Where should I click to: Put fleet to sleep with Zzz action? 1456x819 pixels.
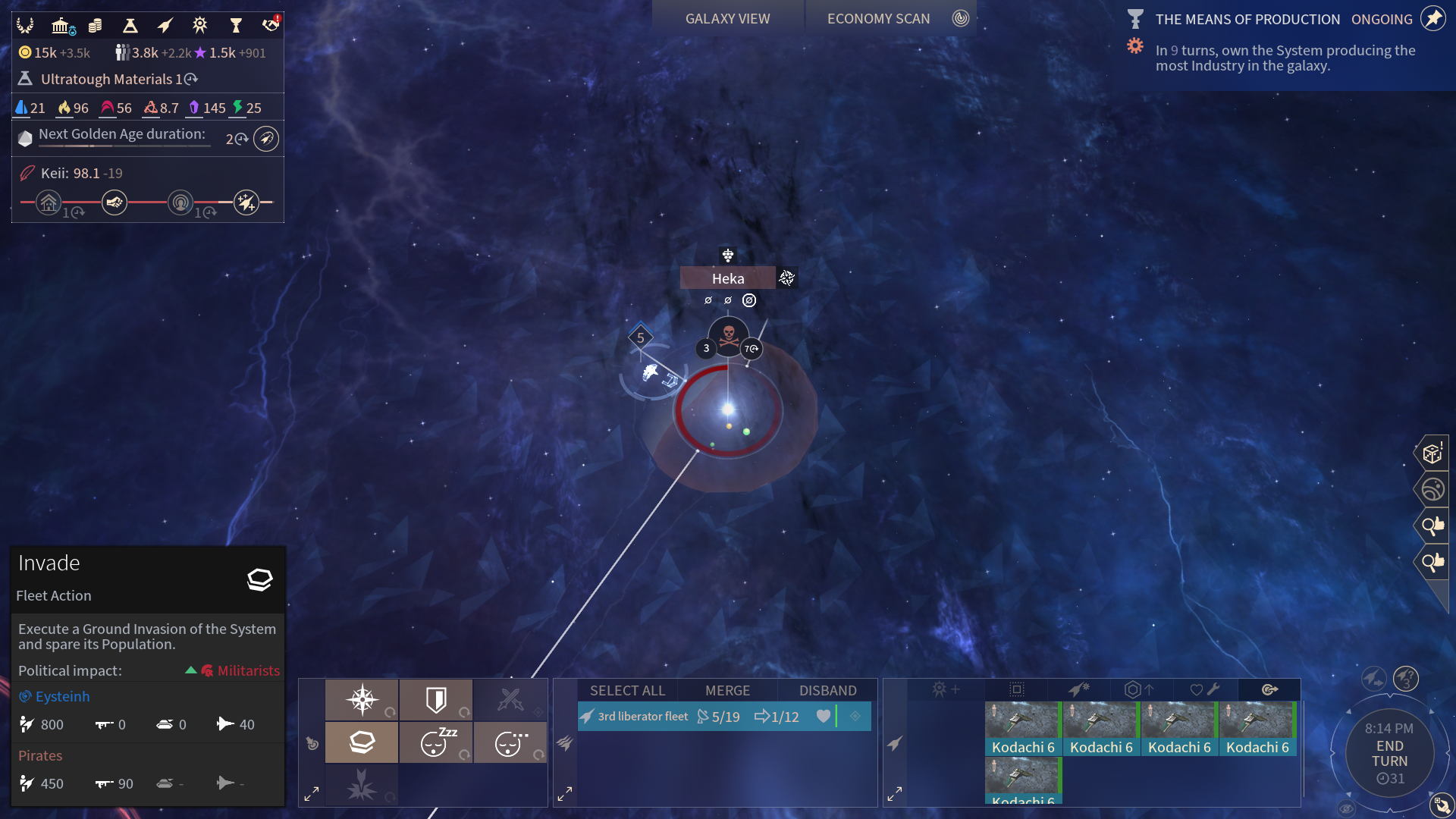(436, 742)
